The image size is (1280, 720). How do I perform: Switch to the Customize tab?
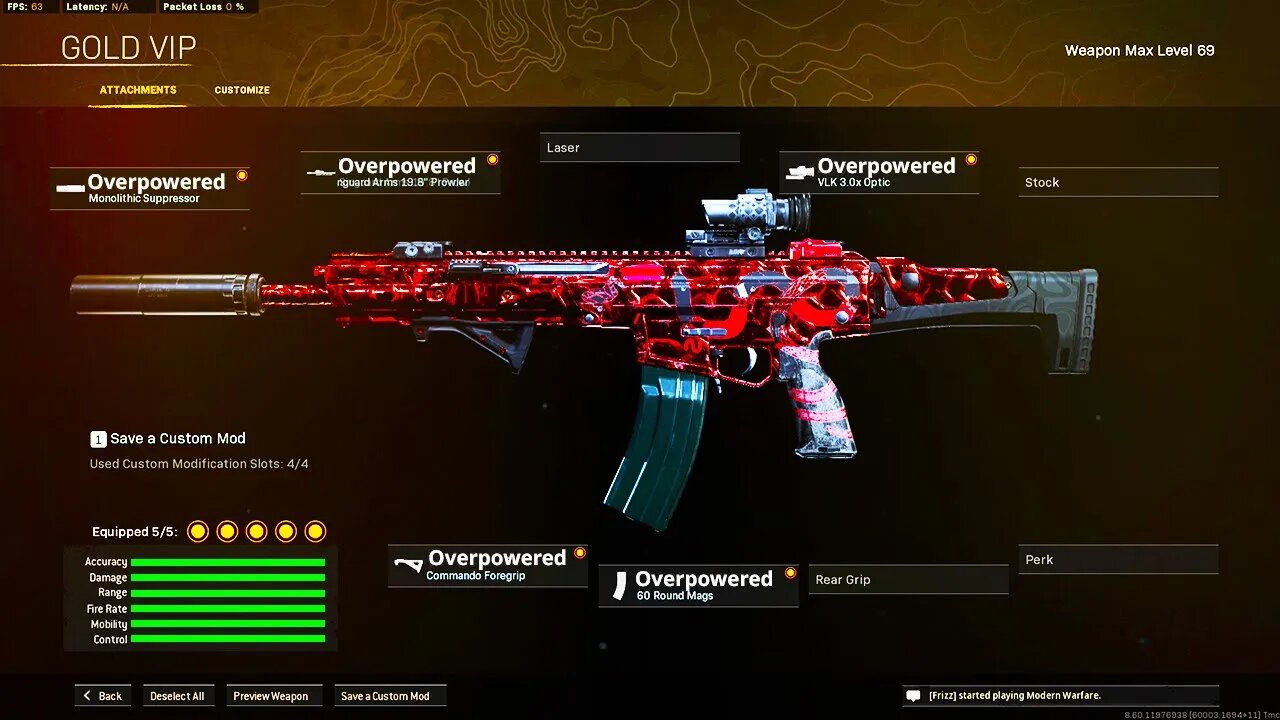[241, 90]
